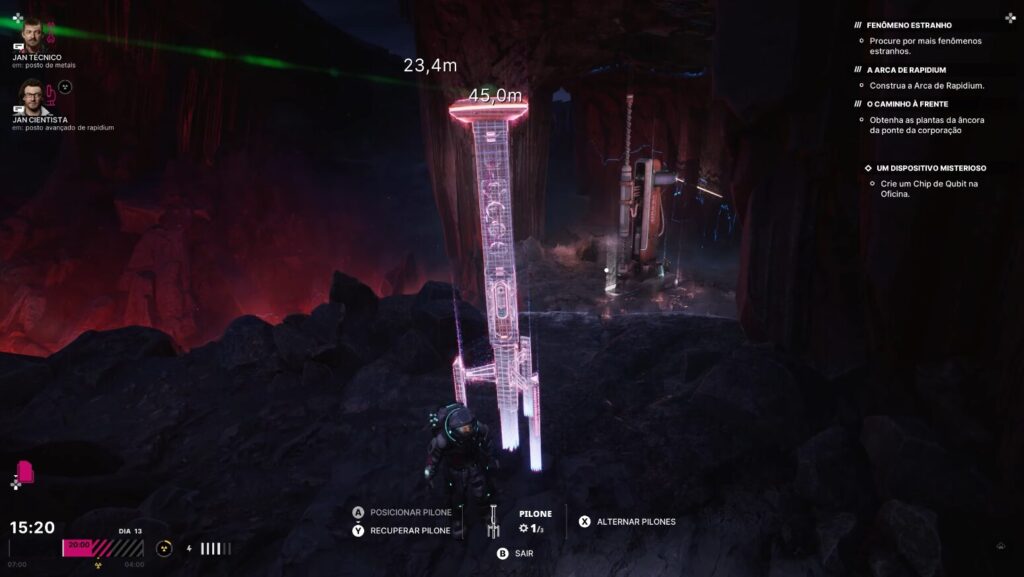Open the O Caminho à Frente objective
The height and width of the screenshot is (577, 1024).
click(907, 104)
